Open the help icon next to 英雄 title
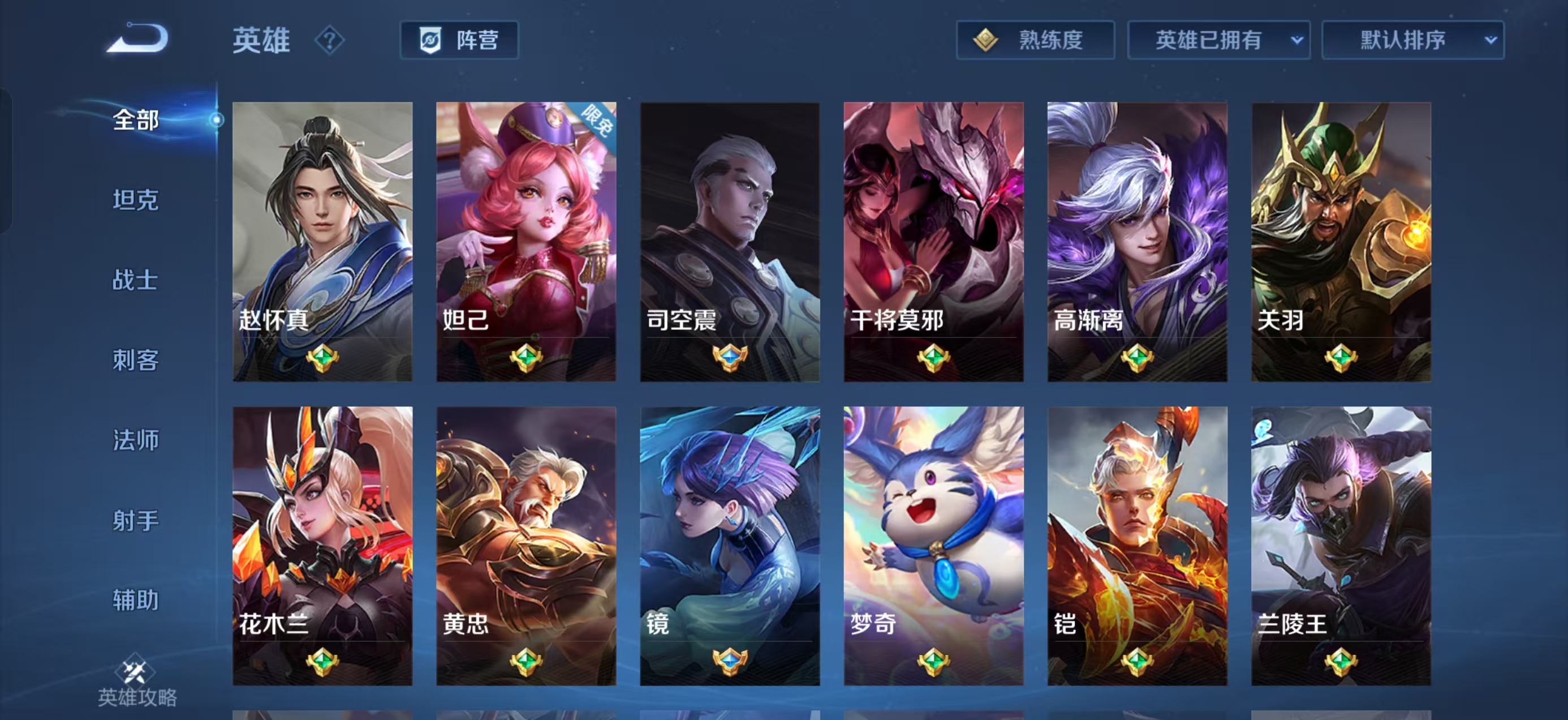This screenshot has width=1568, height=720. (x=328, y=41)
